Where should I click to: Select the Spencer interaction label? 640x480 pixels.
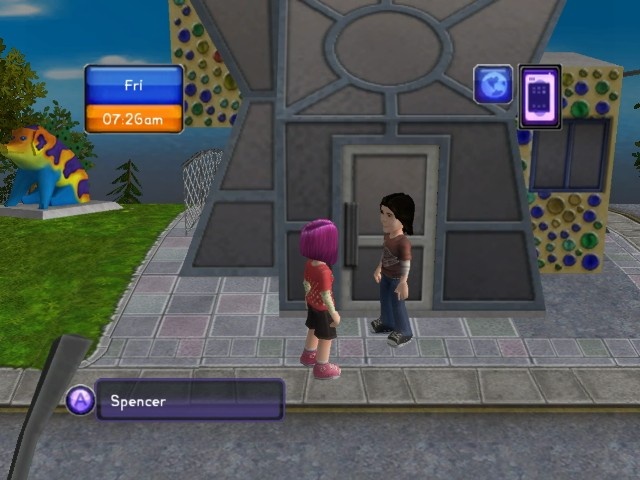pos(189,400)
